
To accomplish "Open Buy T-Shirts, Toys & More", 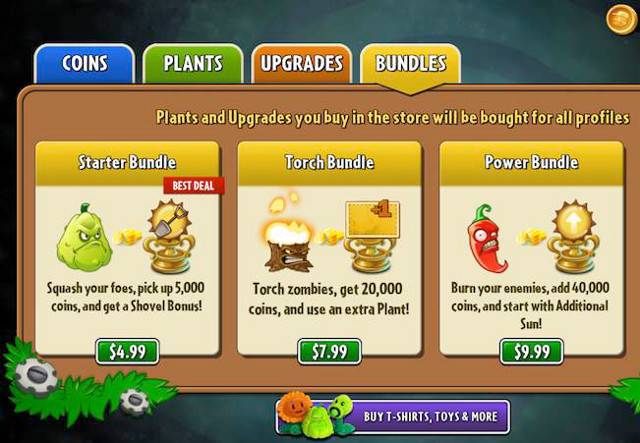I will point(393,417).
